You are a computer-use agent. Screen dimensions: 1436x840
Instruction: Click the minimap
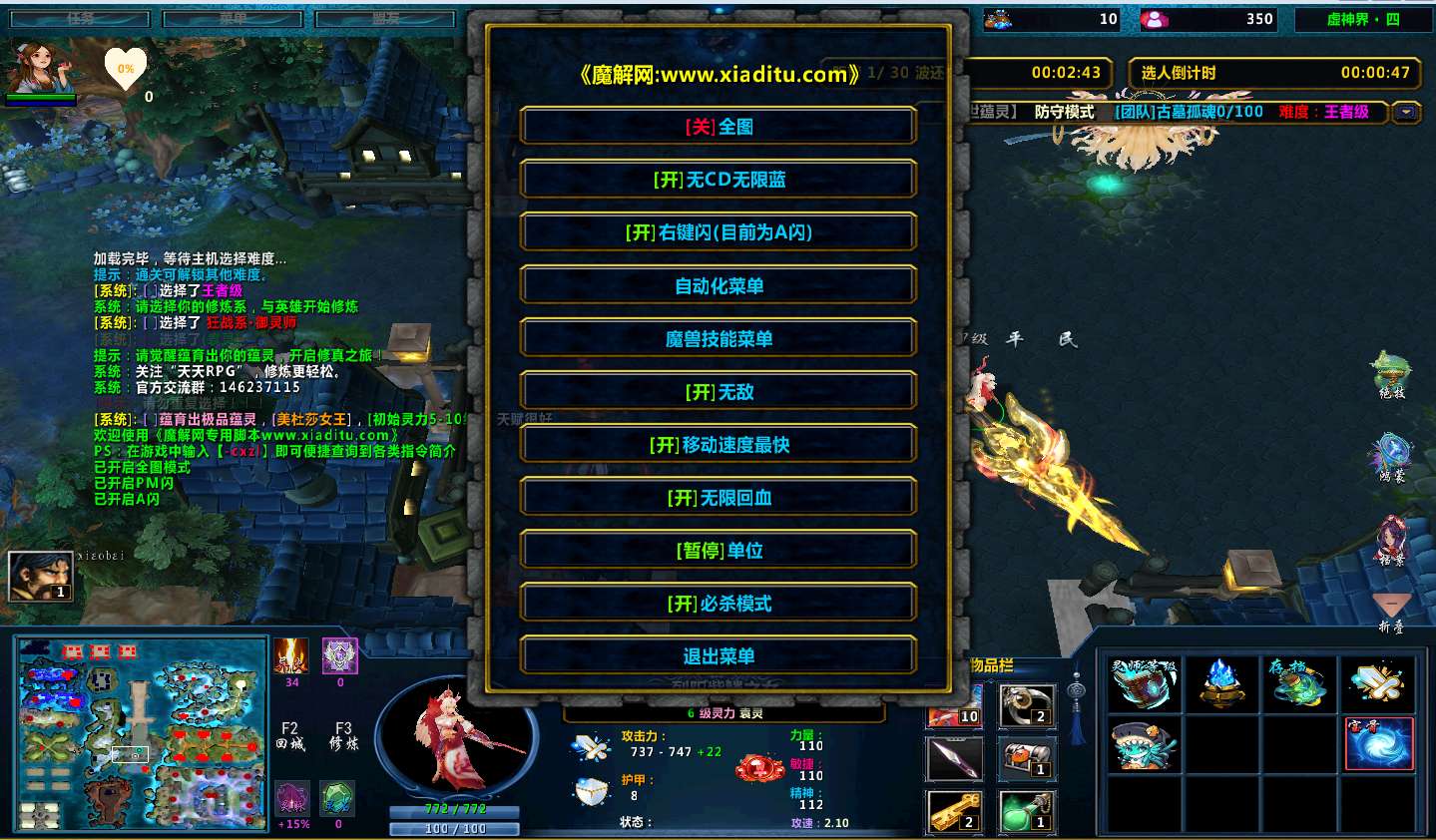click(143, 735)
